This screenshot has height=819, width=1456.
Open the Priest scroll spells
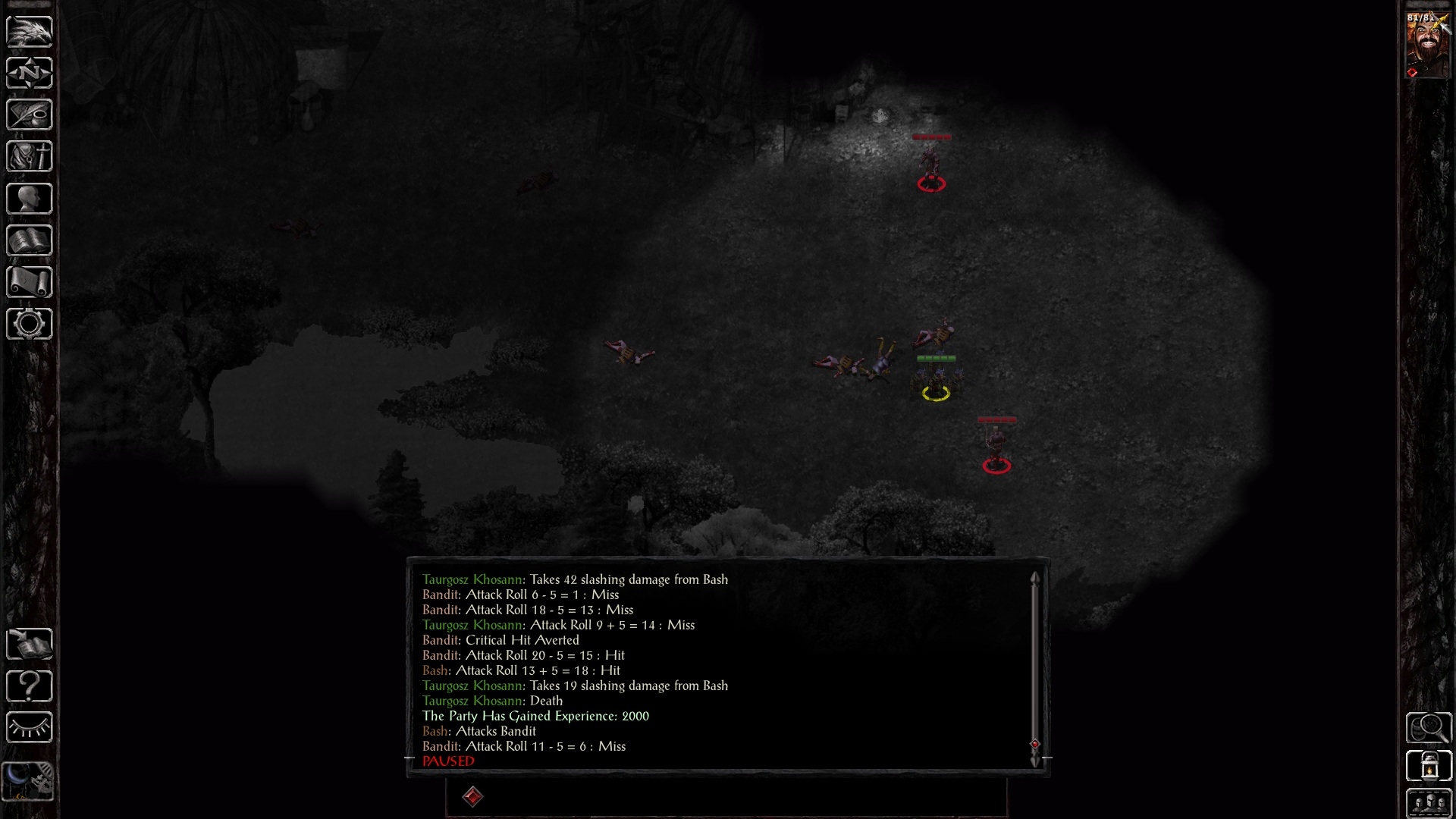pos(29,281)
